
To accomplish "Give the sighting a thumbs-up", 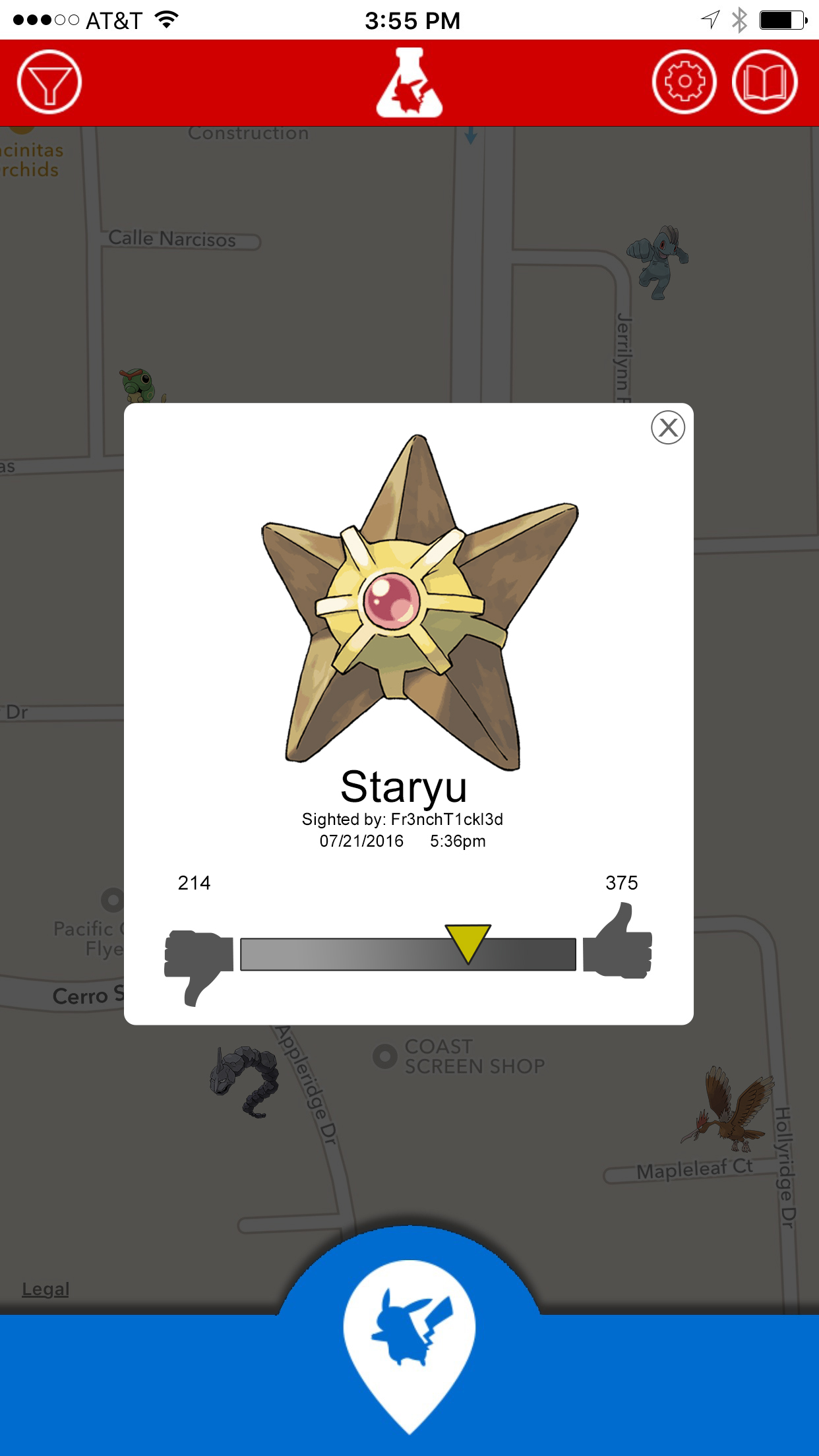I will (619, 943).
